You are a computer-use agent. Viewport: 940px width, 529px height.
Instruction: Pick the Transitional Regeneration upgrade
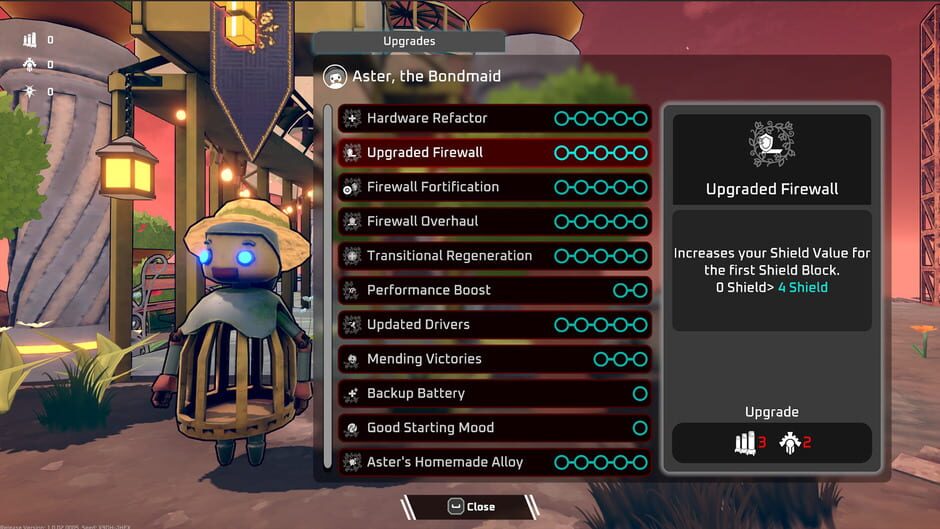[x=494, y=256]
